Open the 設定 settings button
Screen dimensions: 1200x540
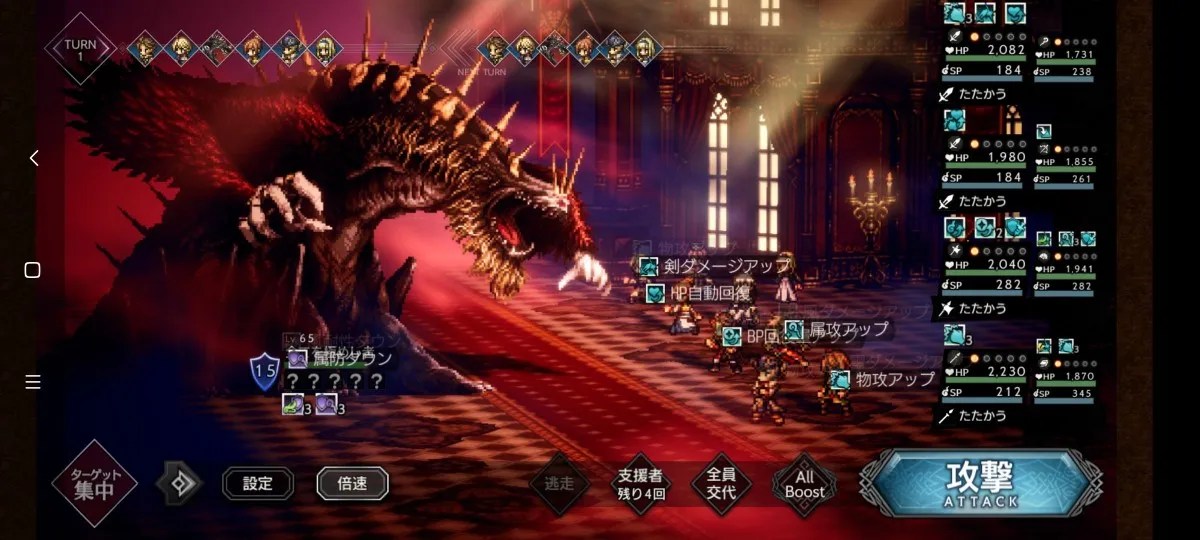click(257, 484)
